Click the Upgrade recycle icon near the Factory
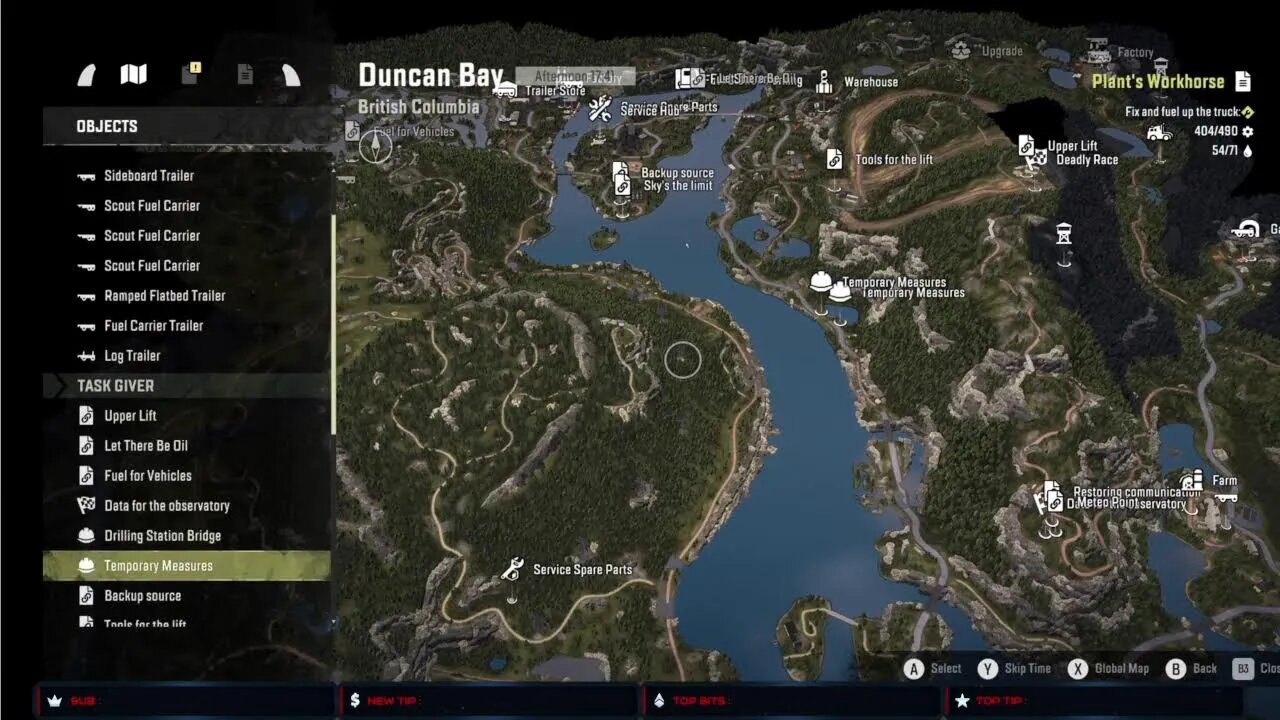Image resolution: width=1280 pixels, height=720 pixels. pyautogui.click(x=962, y=46)
